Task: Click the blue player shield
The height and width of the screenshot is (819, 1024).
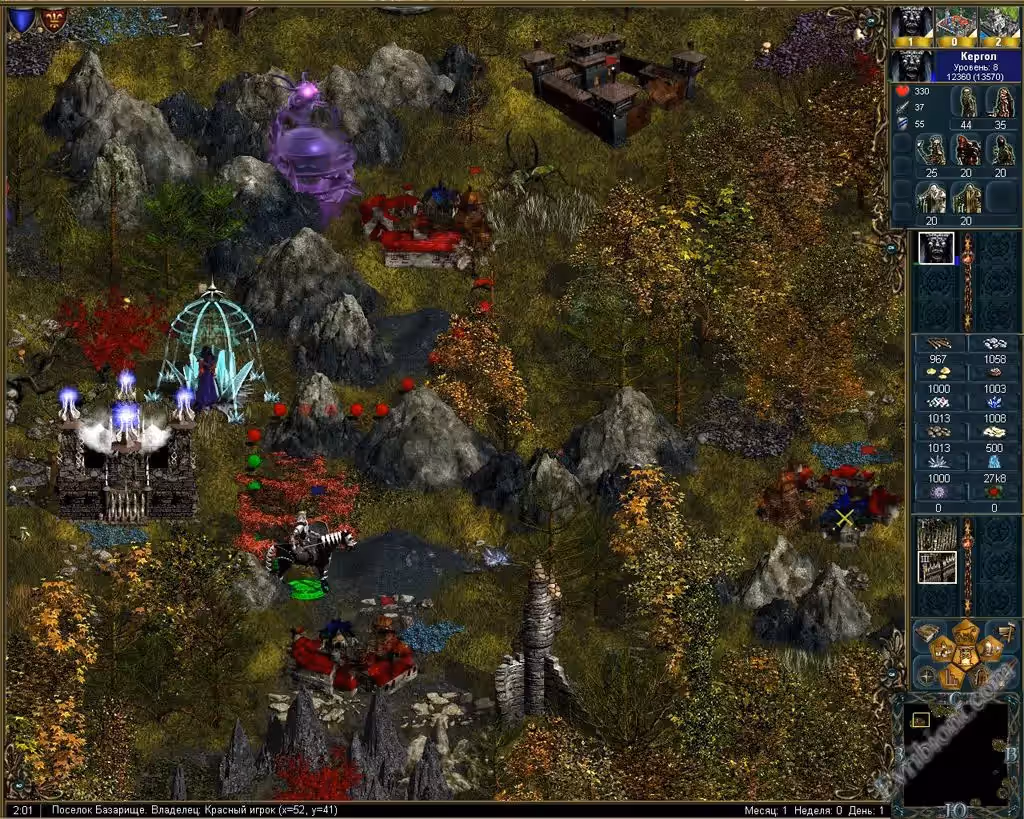Action: point(20,20)
